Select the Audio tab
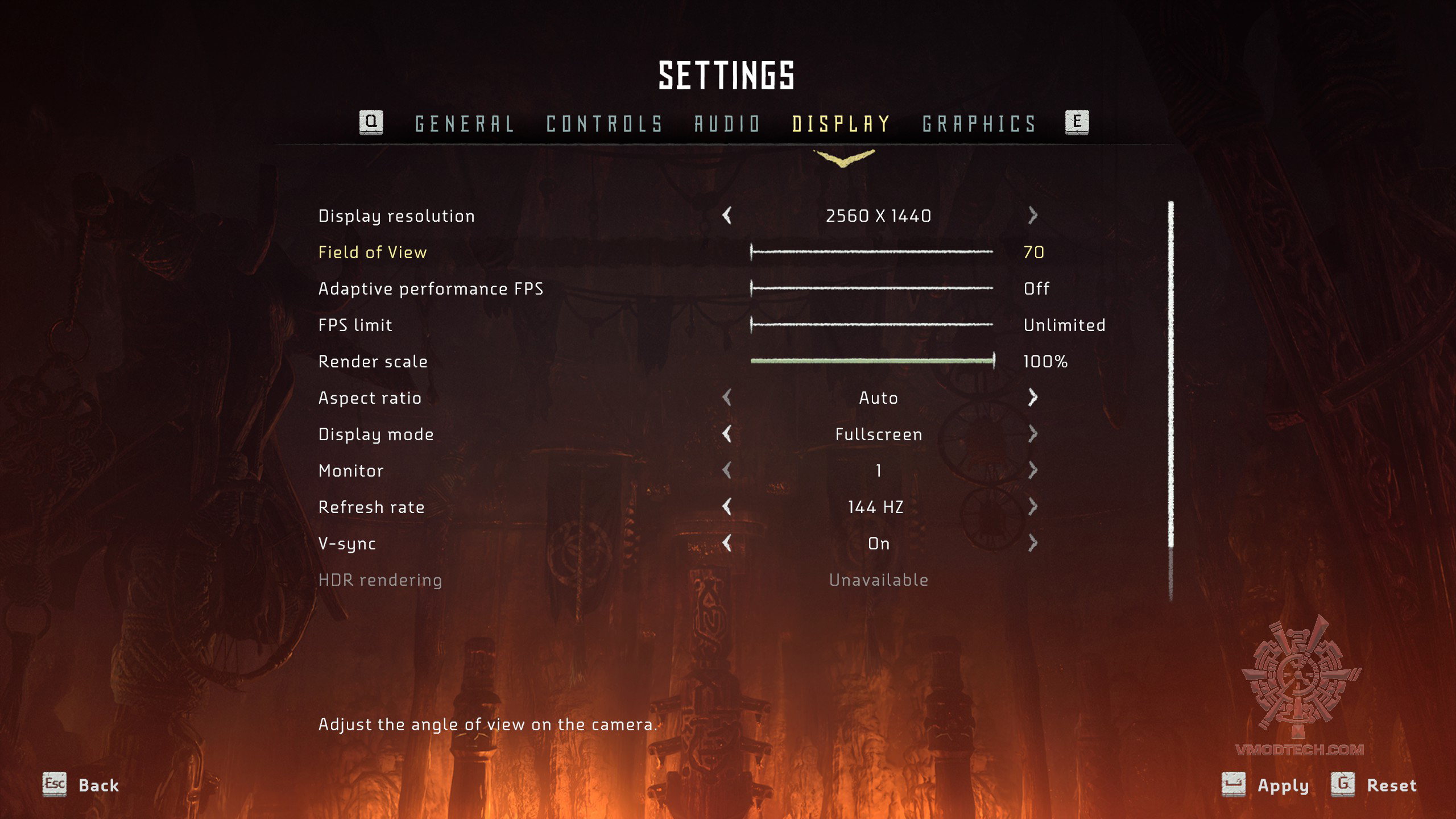1456x819 pixels. [727, 124]
